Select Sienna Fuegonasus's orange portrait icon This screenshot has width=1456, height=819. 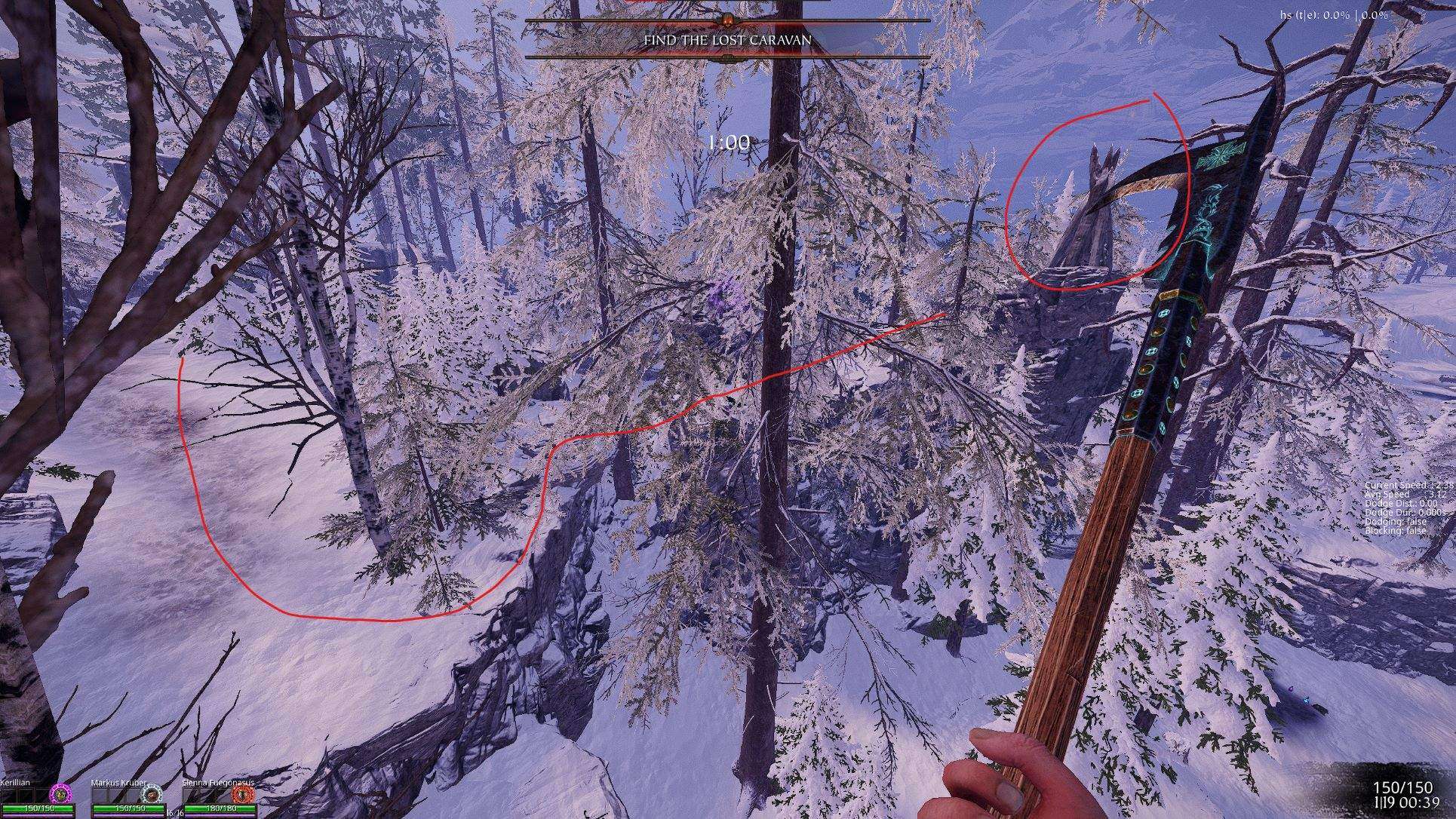coord(243,793)
